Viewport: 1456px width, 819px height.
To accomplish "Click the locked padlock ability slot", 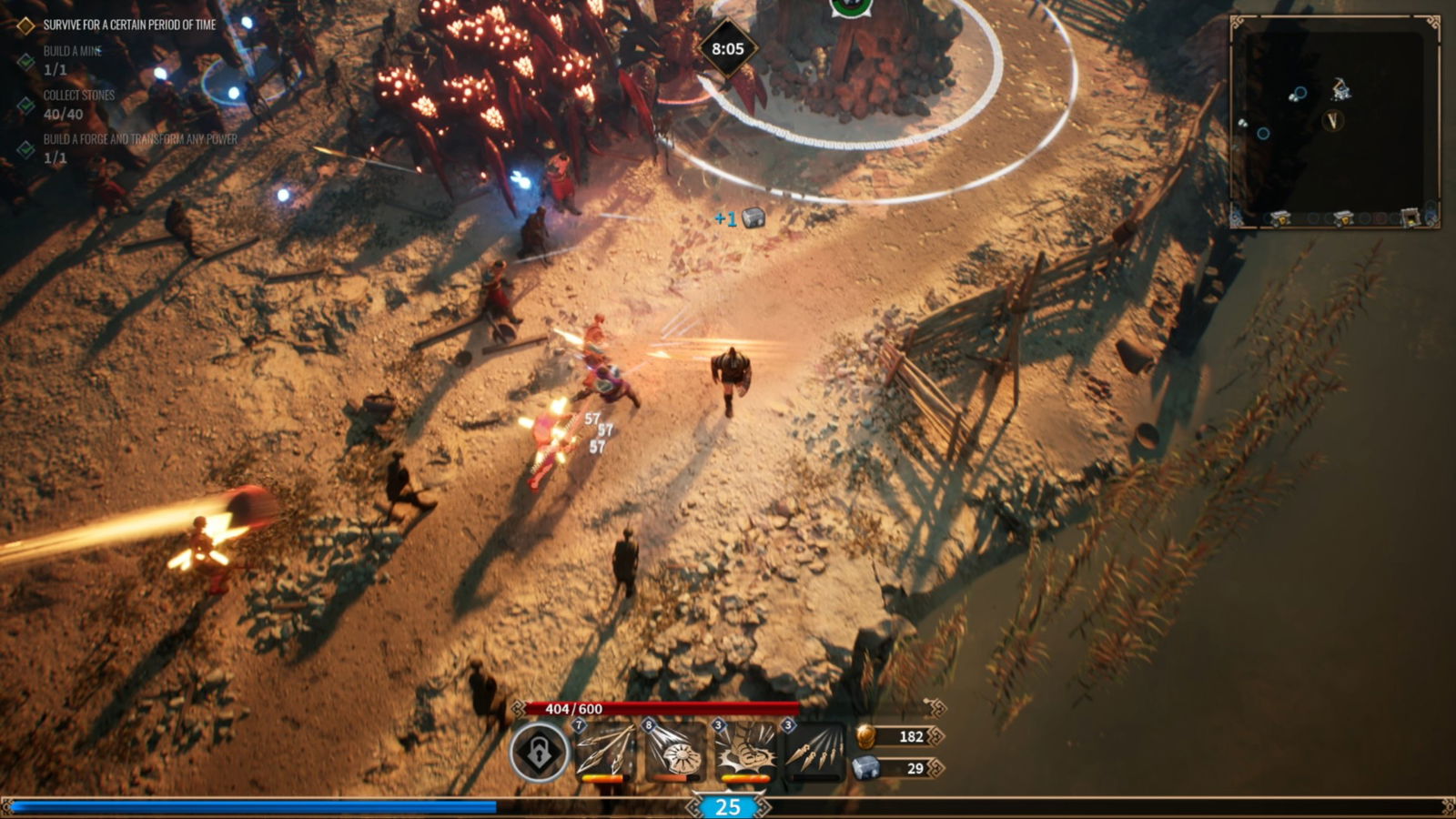I will click(539, 752).
